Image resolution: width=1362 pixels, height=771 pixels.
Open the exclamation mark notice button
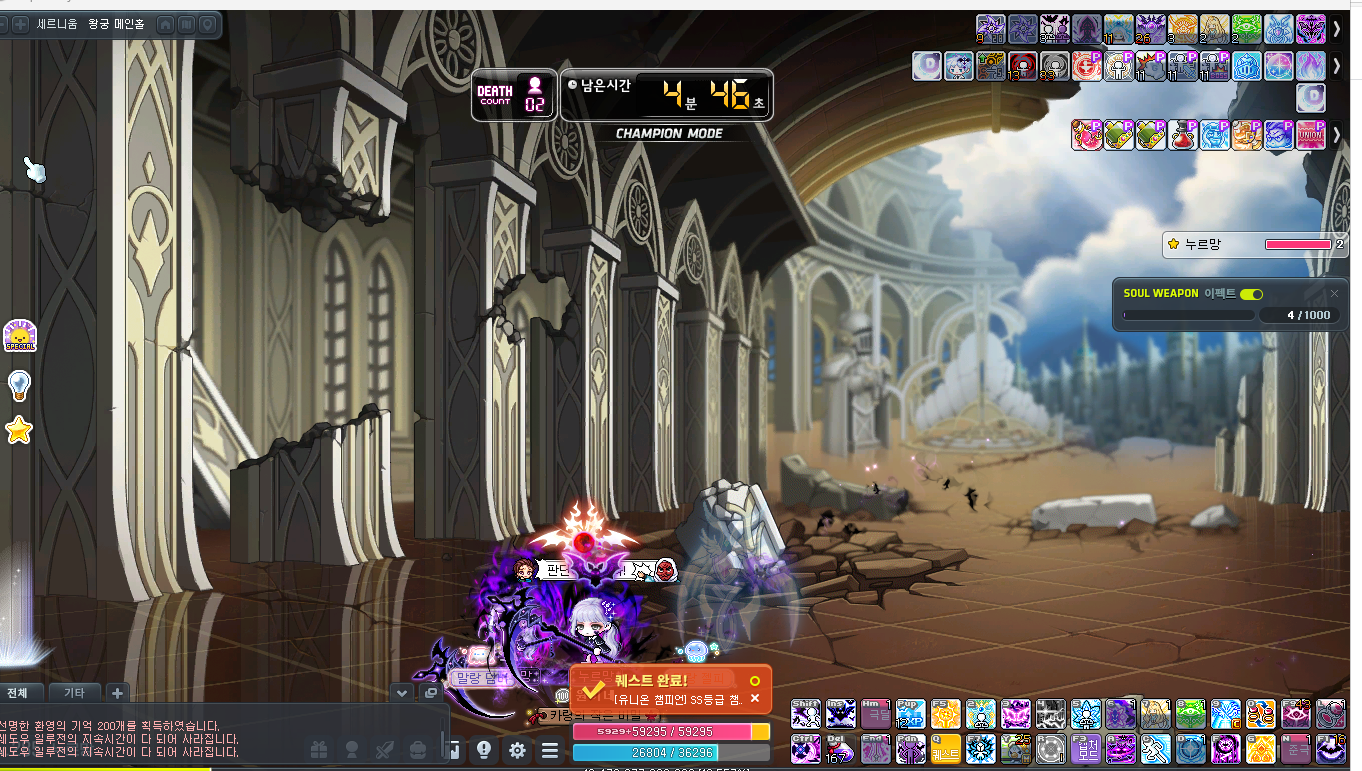(x=484, y=750)
